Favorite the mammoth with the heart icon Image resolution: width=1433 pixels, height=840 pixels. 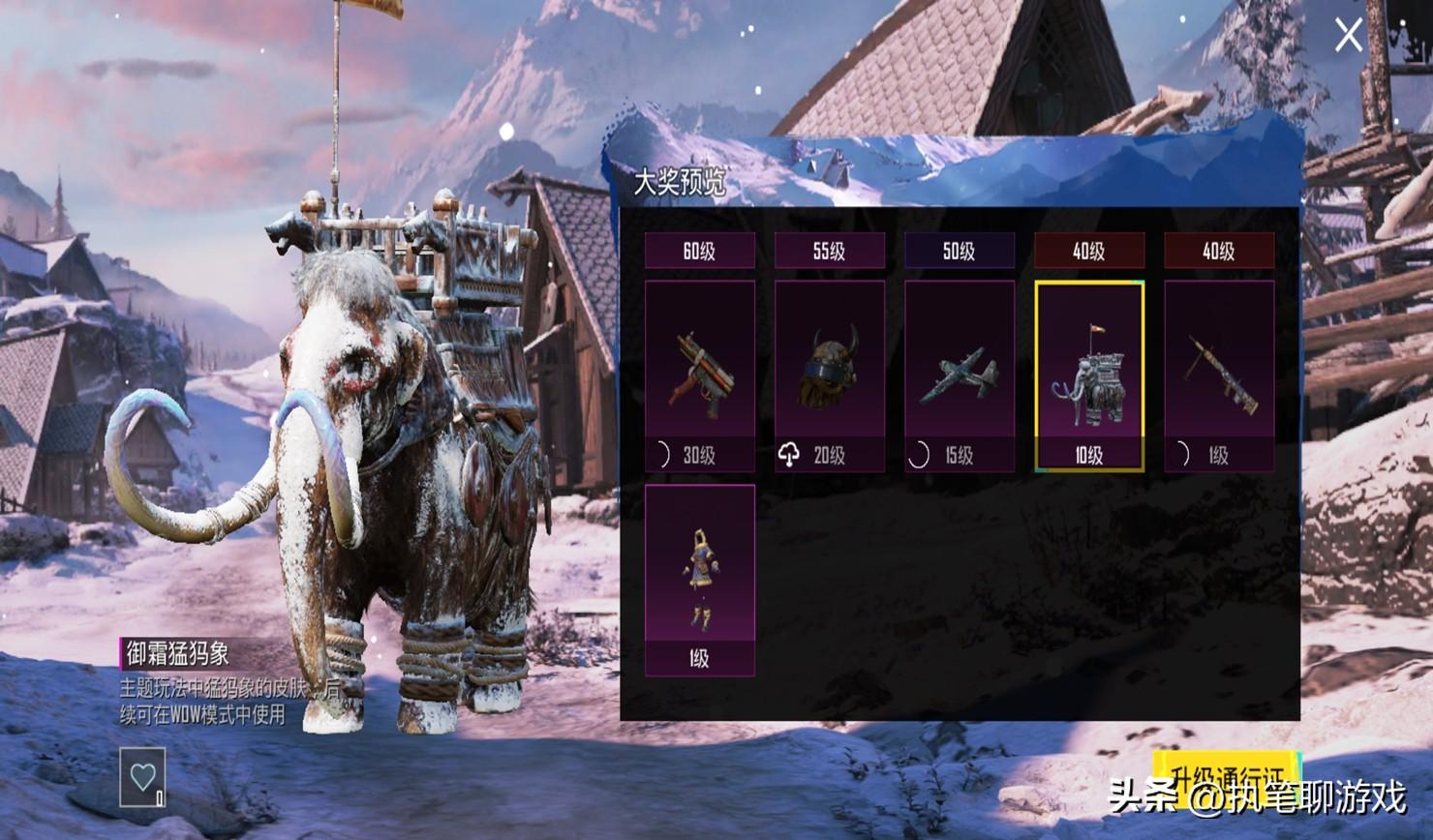tap(142, 776)
